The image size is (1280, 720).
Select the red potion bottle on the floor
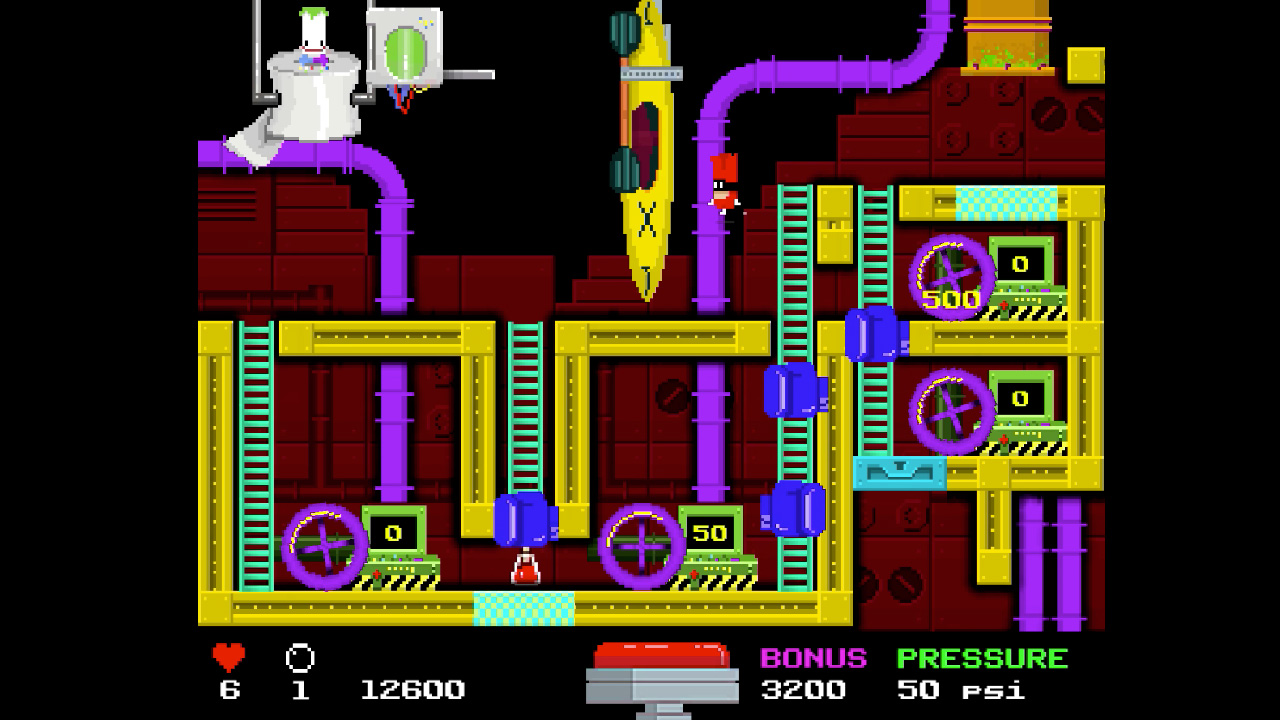point(524,570)
